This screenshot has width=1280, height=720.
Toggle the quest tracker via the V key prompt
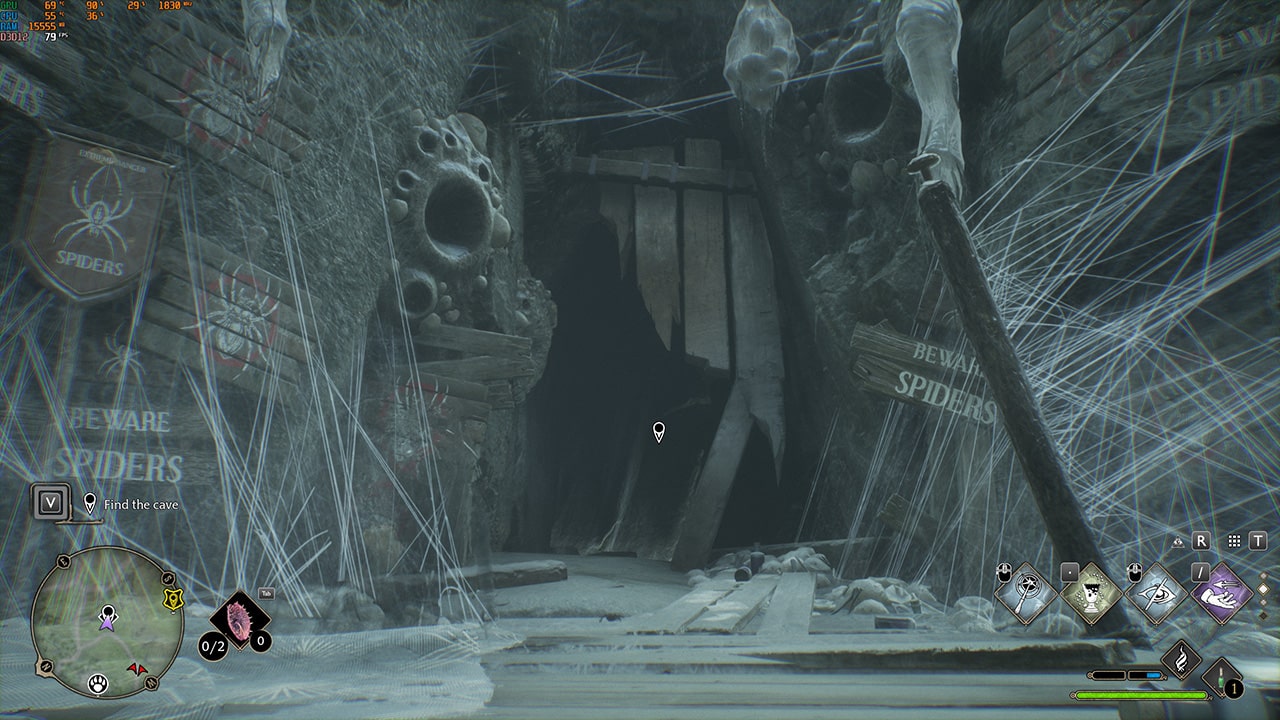pos(50,503)
